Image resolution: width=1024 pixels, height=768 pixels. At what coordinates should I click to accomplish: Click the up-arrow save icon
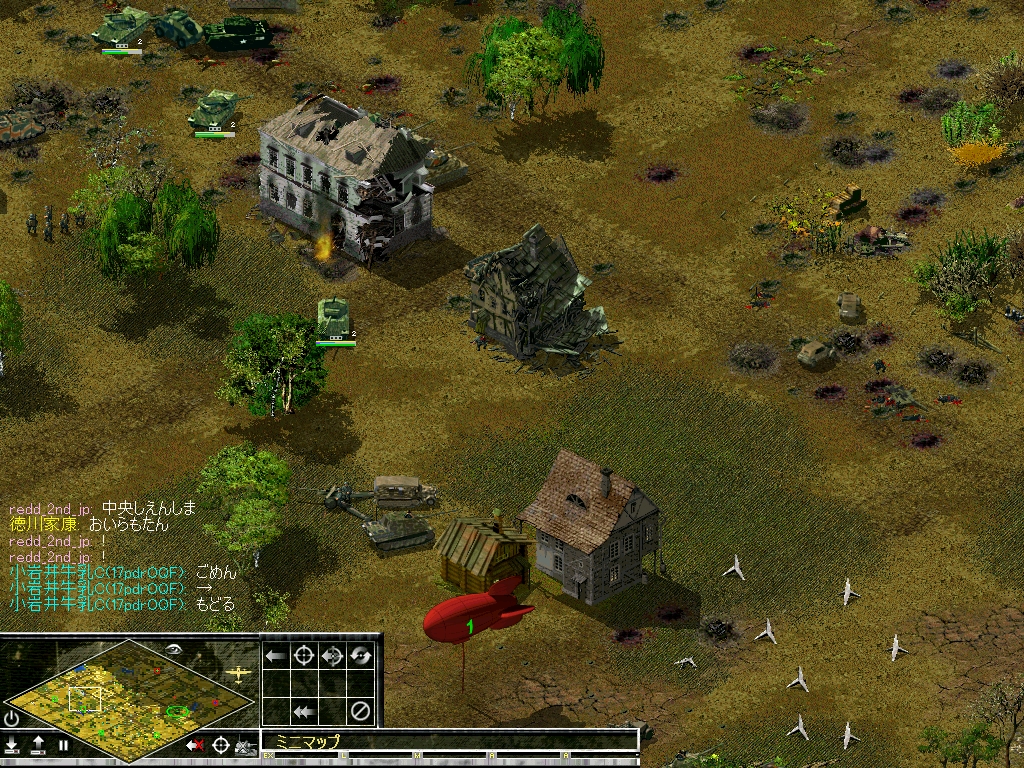pyautogui.click(x=38, y=745)
